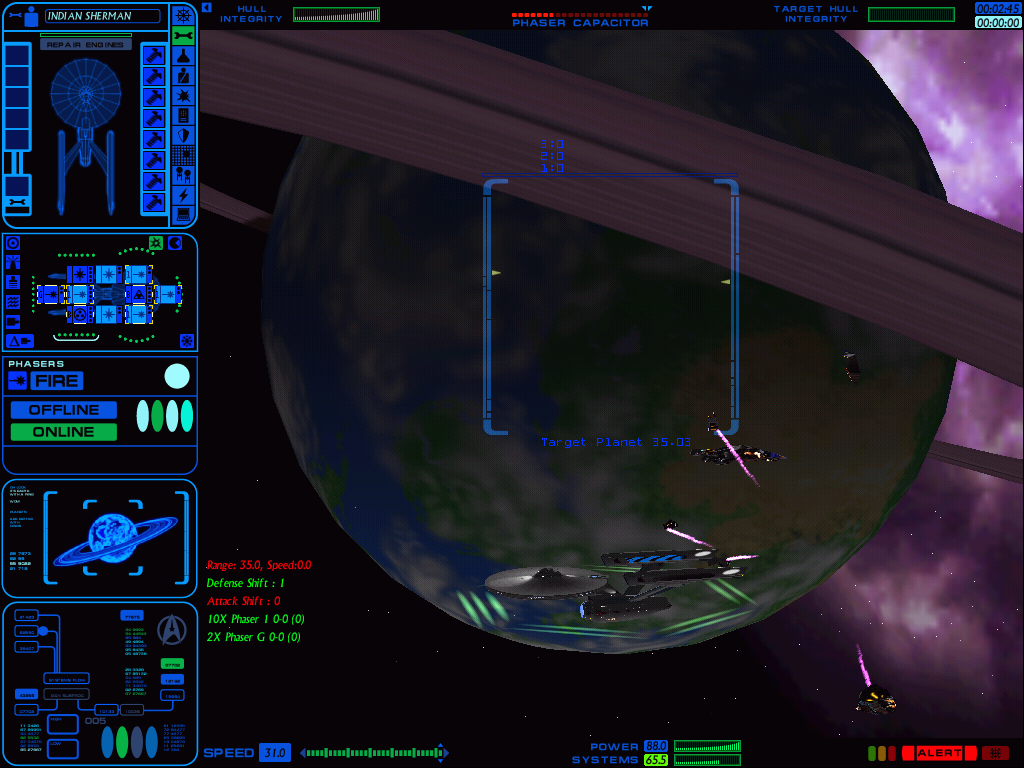The height and width of the screenshot is (768, 1024).
Task: Click the Starfleet delta insignia
Action: tap(172, 628)
